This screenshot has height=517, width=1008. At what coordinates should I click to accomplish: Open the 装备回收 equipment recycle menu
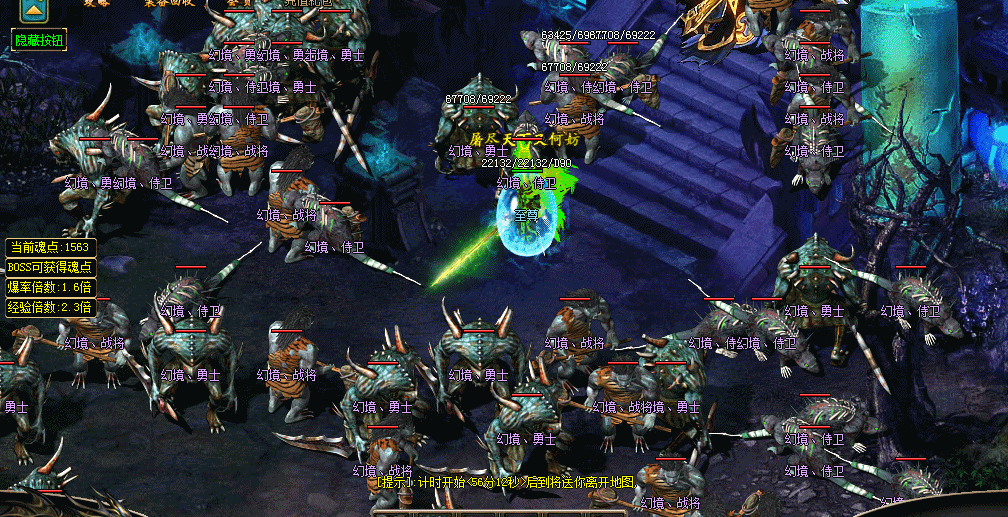[x=167, y=3]
